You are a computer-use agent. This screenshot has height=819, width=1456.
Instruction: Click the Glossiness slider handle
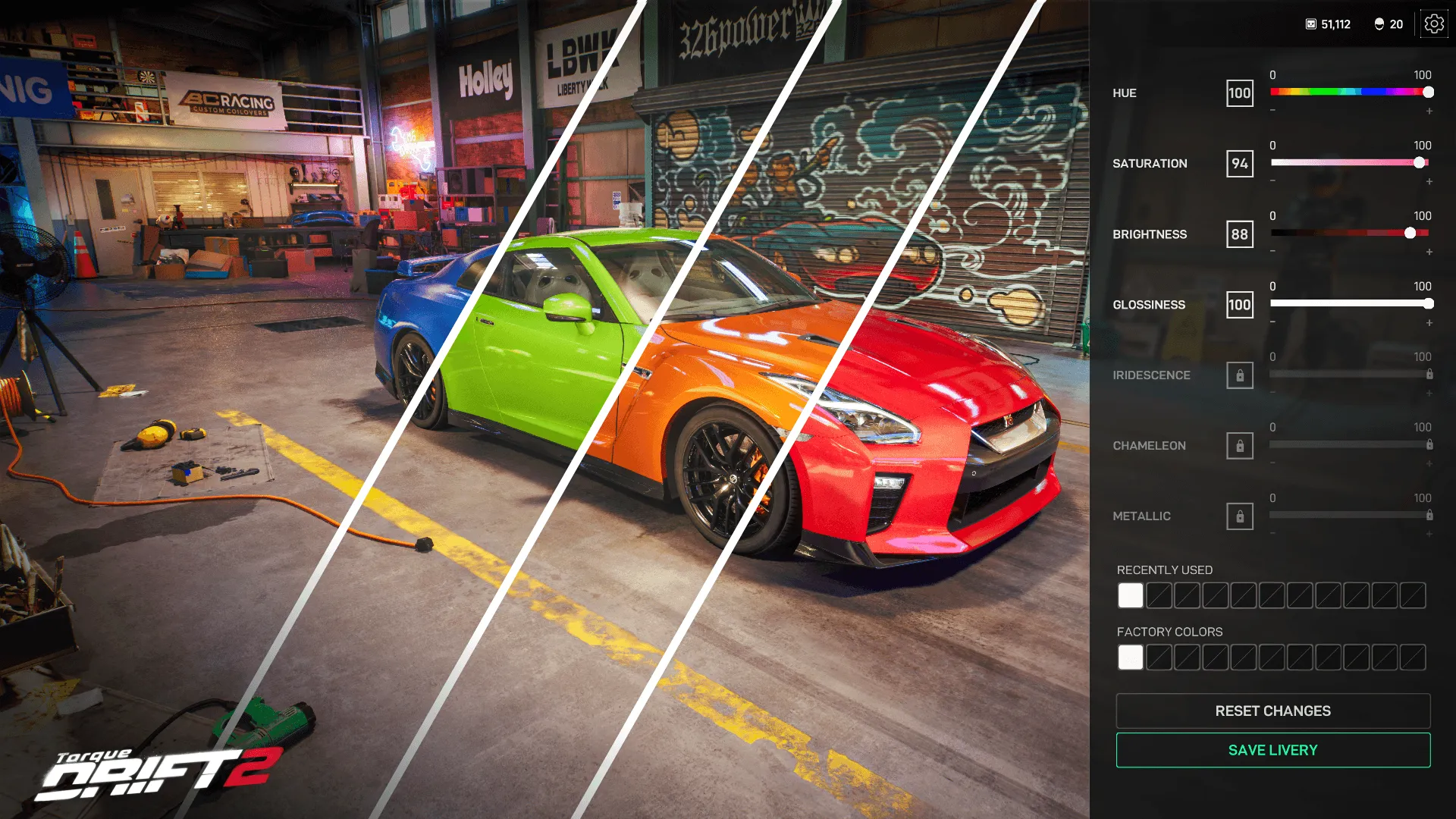1429,304
